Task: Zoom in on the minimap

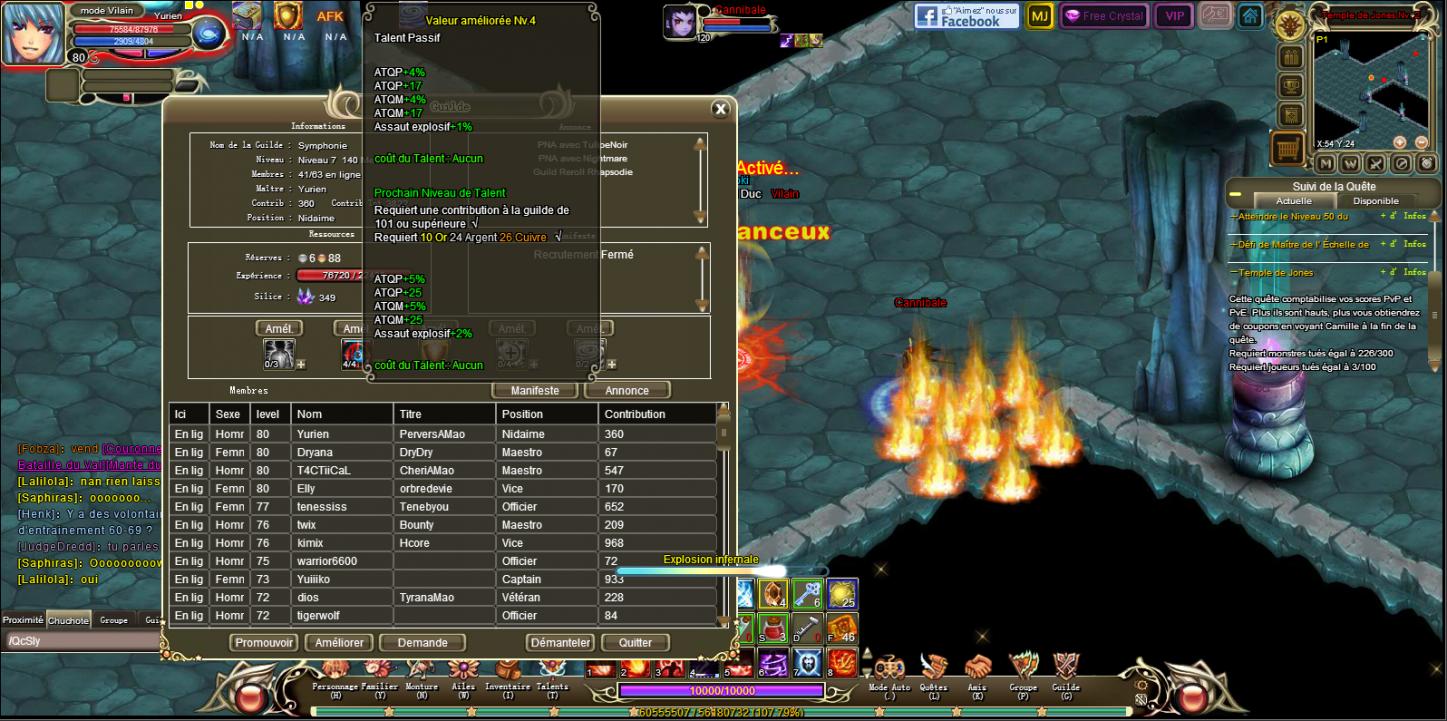Action: tap(1399, 142)
